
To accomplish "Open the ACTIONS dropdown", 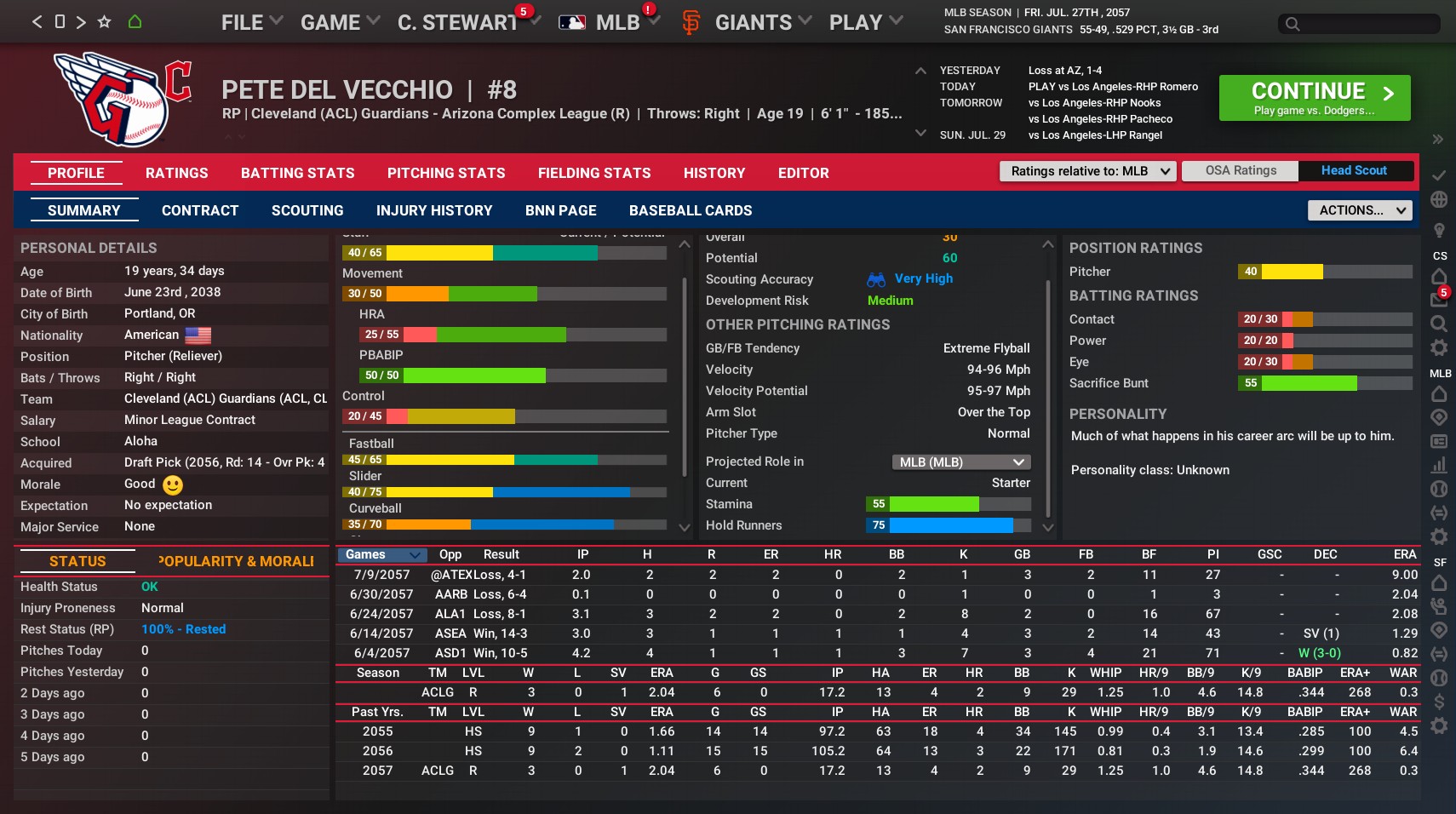I will (x=1358, y=210).
